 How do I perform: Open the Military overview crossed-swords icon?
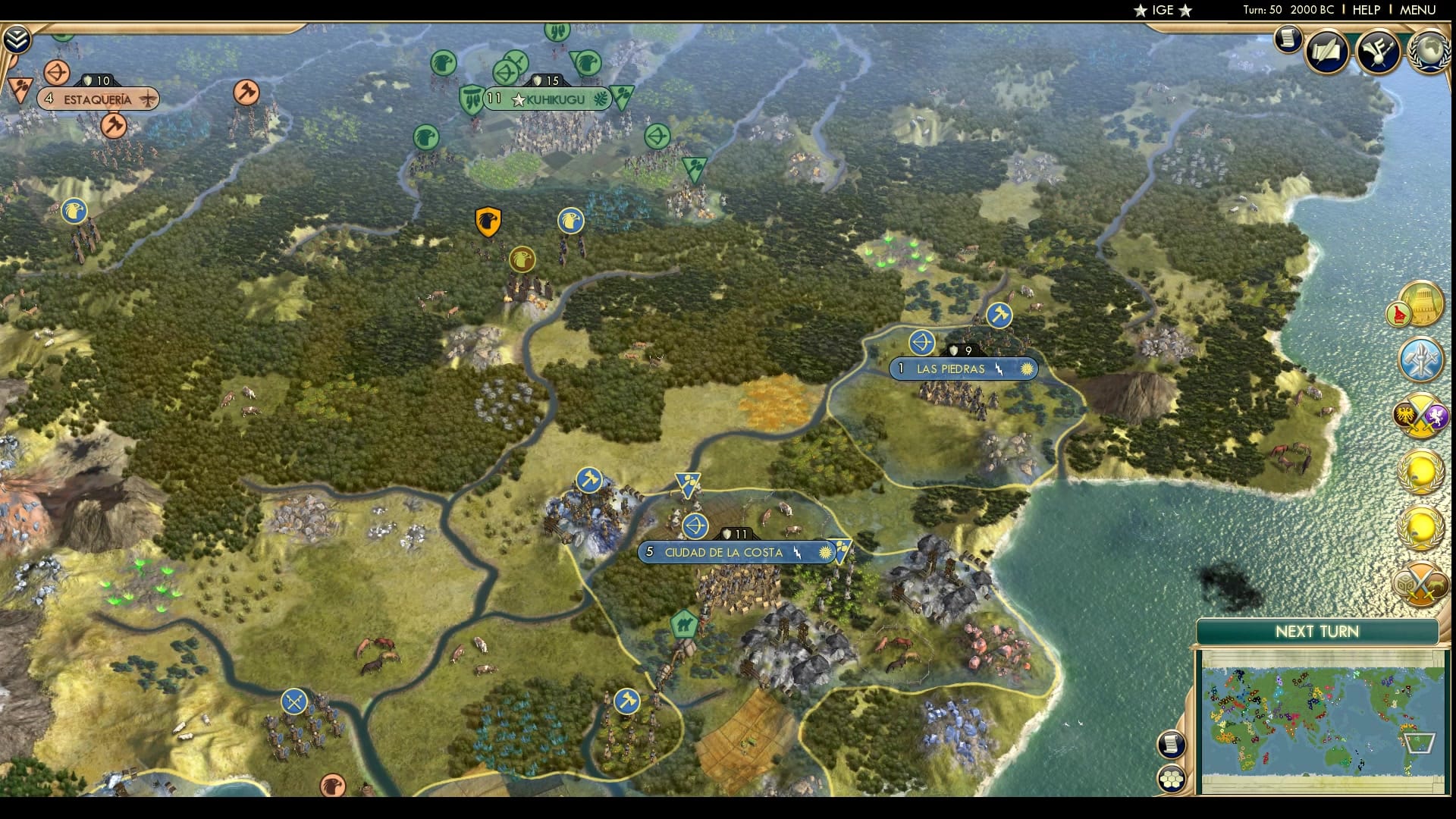coord(1423,415)
